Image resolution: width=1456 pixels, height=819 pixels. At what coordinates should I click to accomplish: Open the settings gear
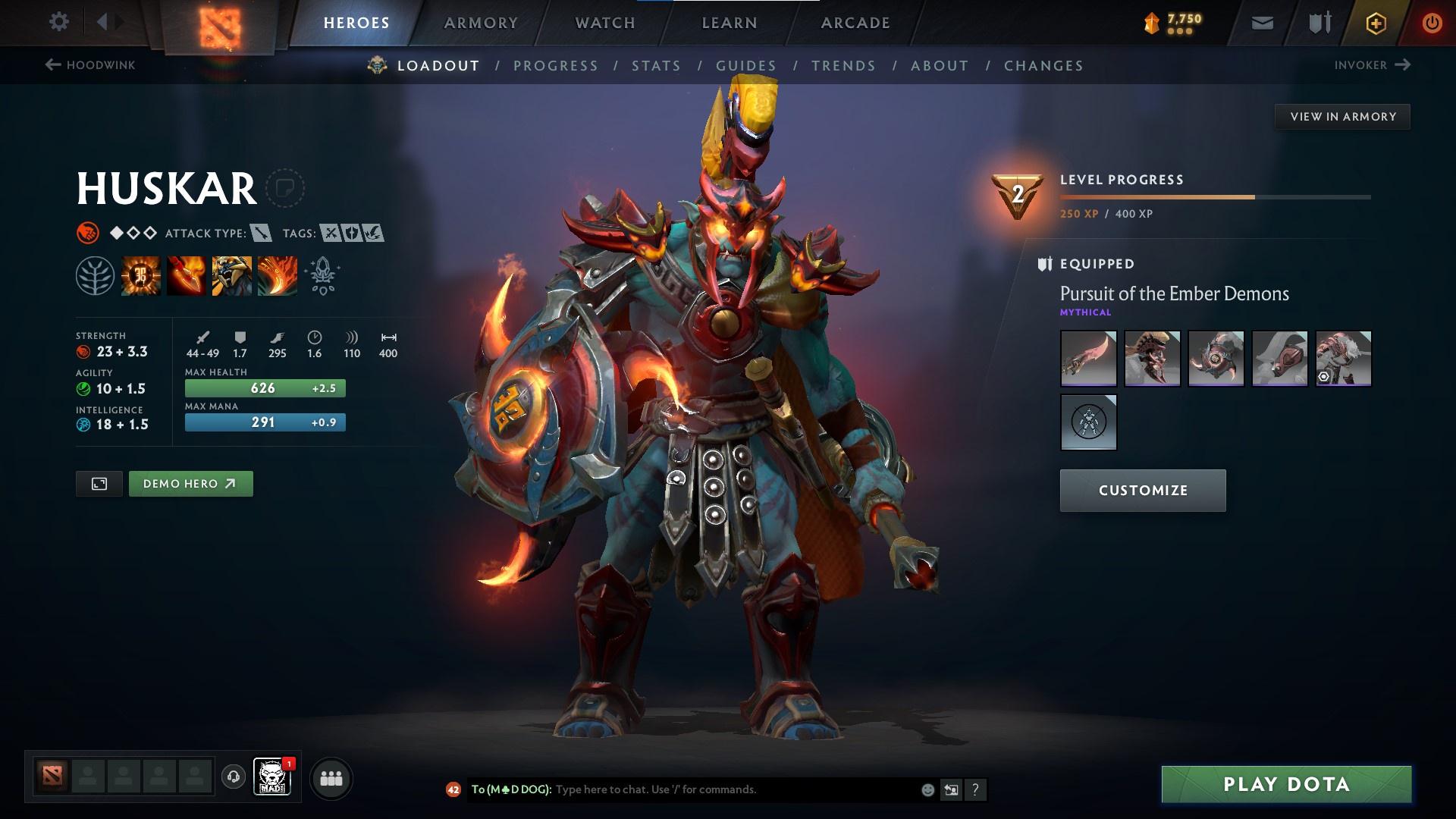click(59, 22)
